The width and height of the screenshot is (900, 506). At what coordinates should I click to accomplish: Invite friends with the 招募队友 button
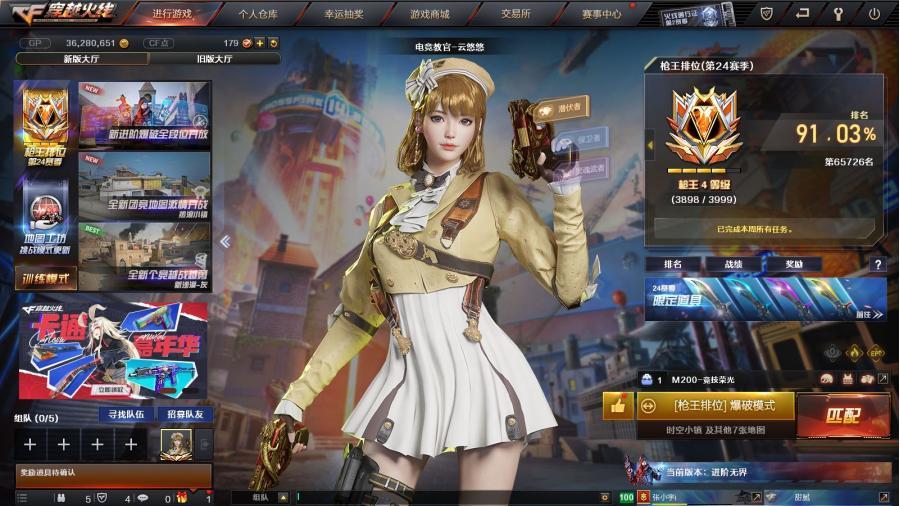(184, 414)
